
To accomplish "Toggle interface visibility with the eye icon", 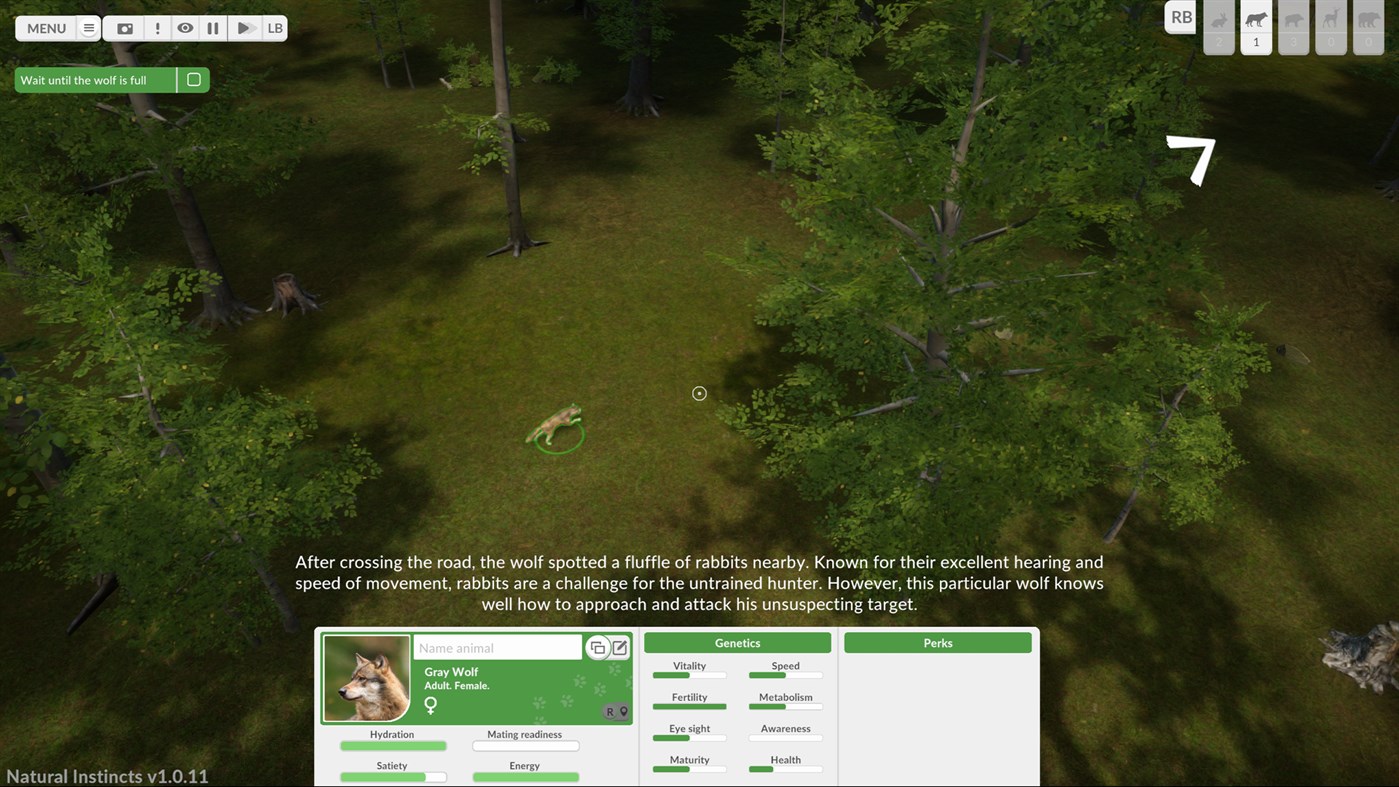I will (185, 28).
